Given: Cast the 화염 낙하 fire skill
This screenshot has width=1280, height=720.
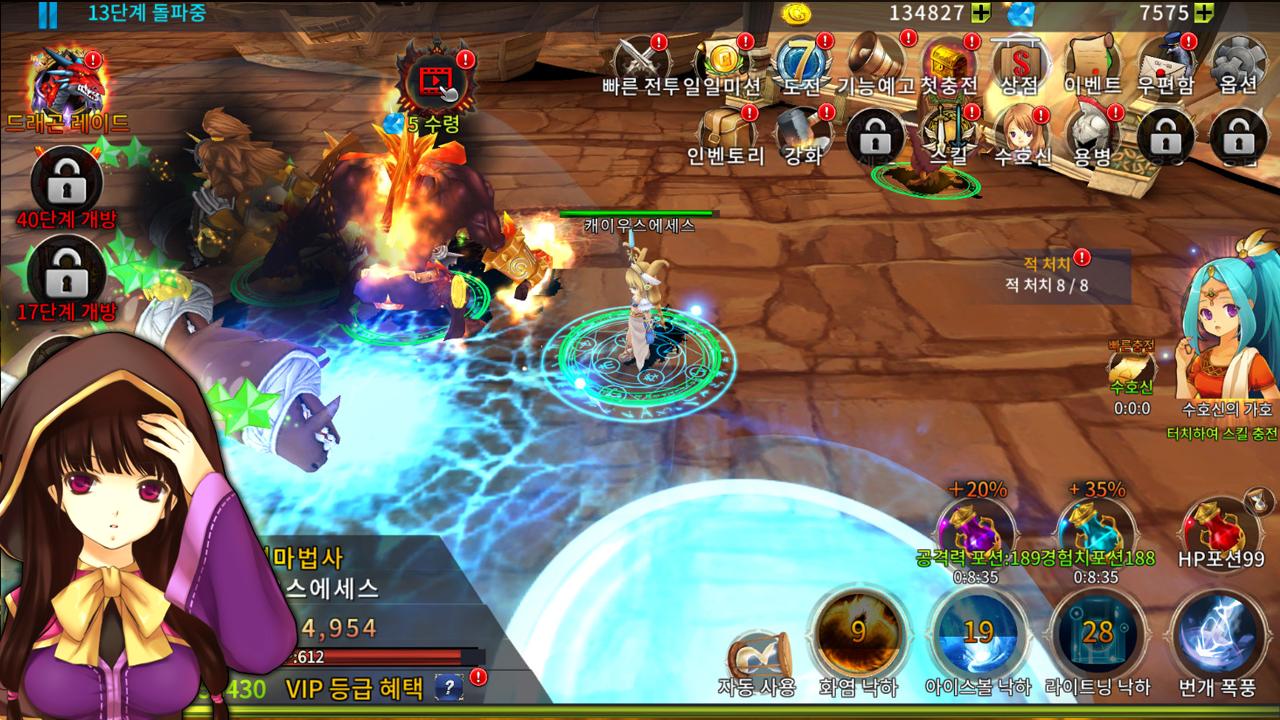Looking at the screenshot, I should click(x=857, y=634).
